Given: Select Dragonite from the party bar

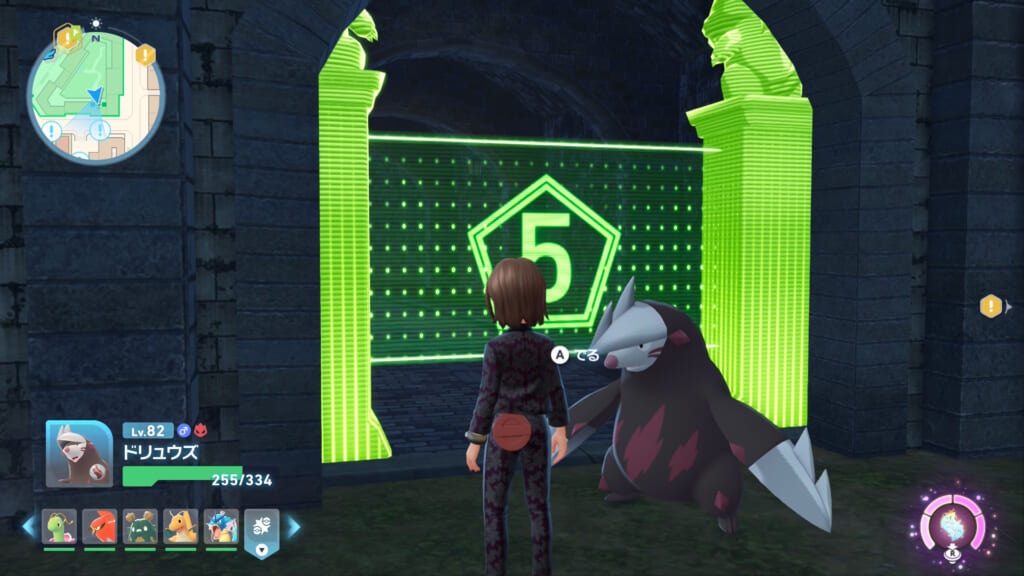Looking at the screenshot, I should pos(181,526).
